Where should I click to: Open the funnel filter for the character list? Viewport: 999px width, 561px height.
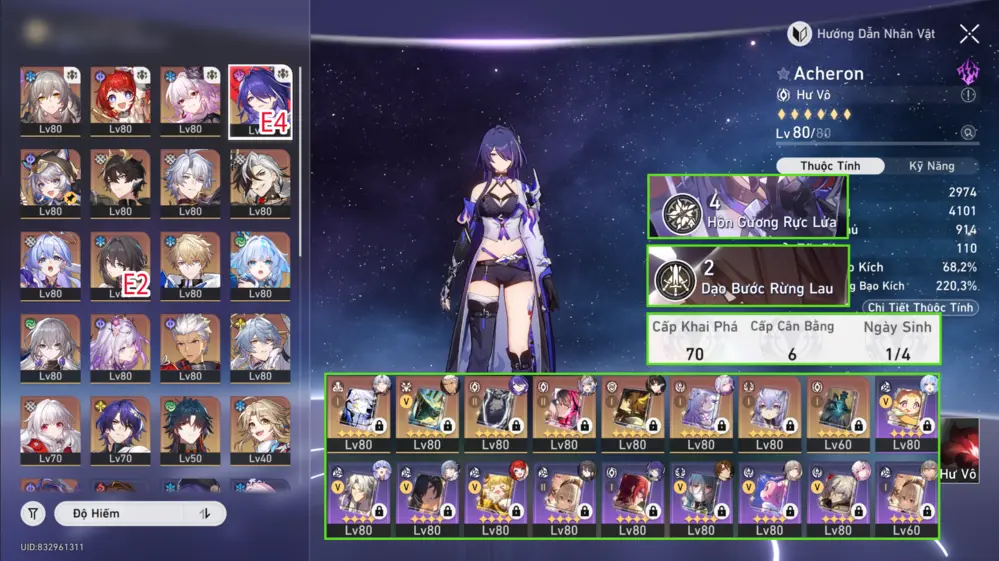click(x=34, y=514)
